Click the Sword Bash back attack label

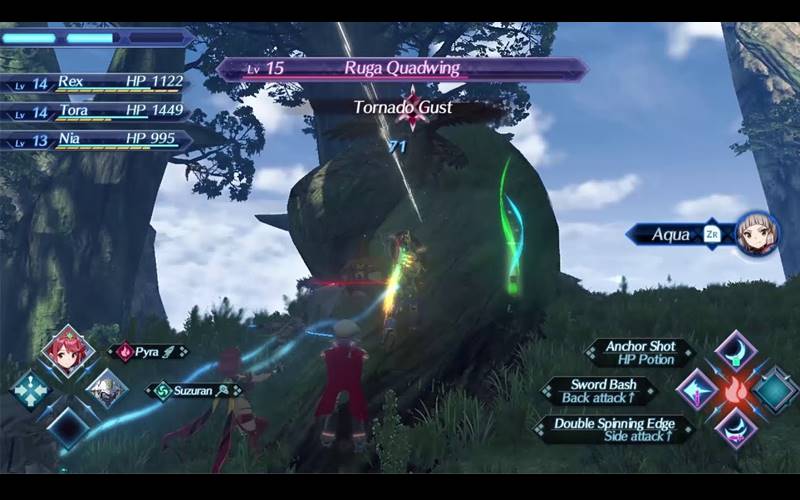point(600,391)
